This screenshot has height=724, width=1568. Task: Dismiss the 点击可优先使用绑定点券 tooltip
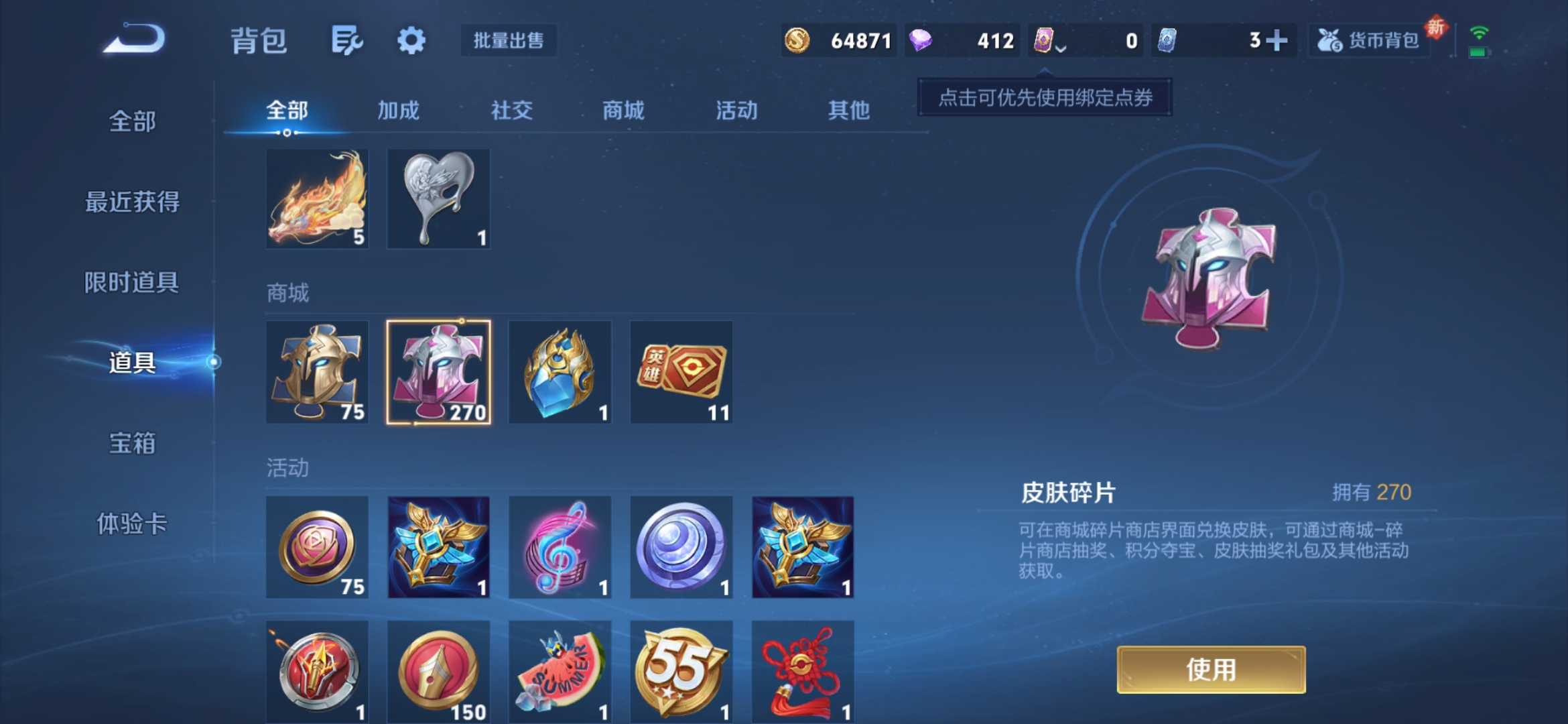point(1043,98)
